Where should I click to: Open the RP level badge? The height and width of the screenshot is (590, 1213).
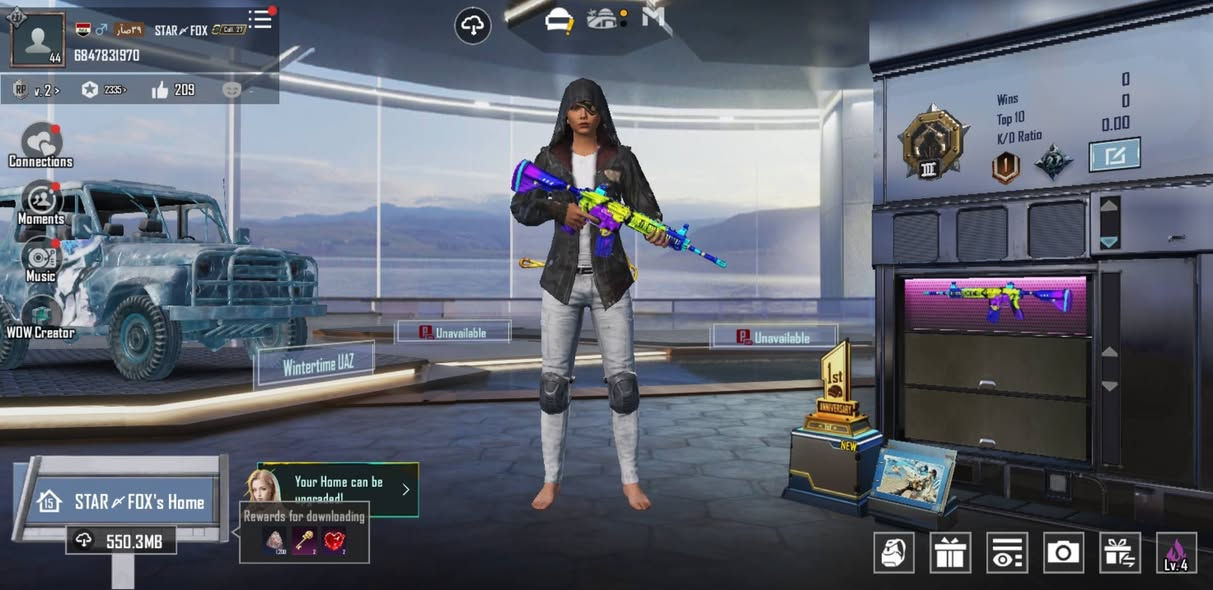[x=21, y=90]
